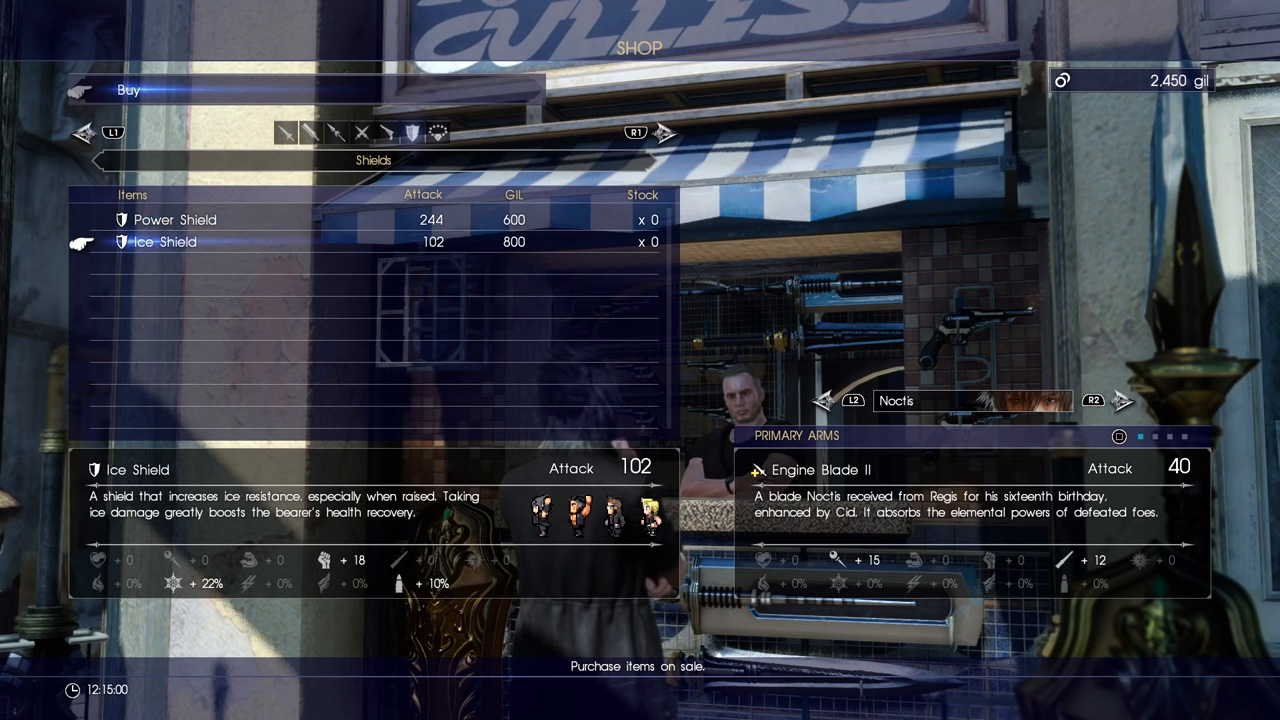The width and height of the screenshot is (1280, 720).
Task: Choose the Power Shield row
Action: pos(175,220)
